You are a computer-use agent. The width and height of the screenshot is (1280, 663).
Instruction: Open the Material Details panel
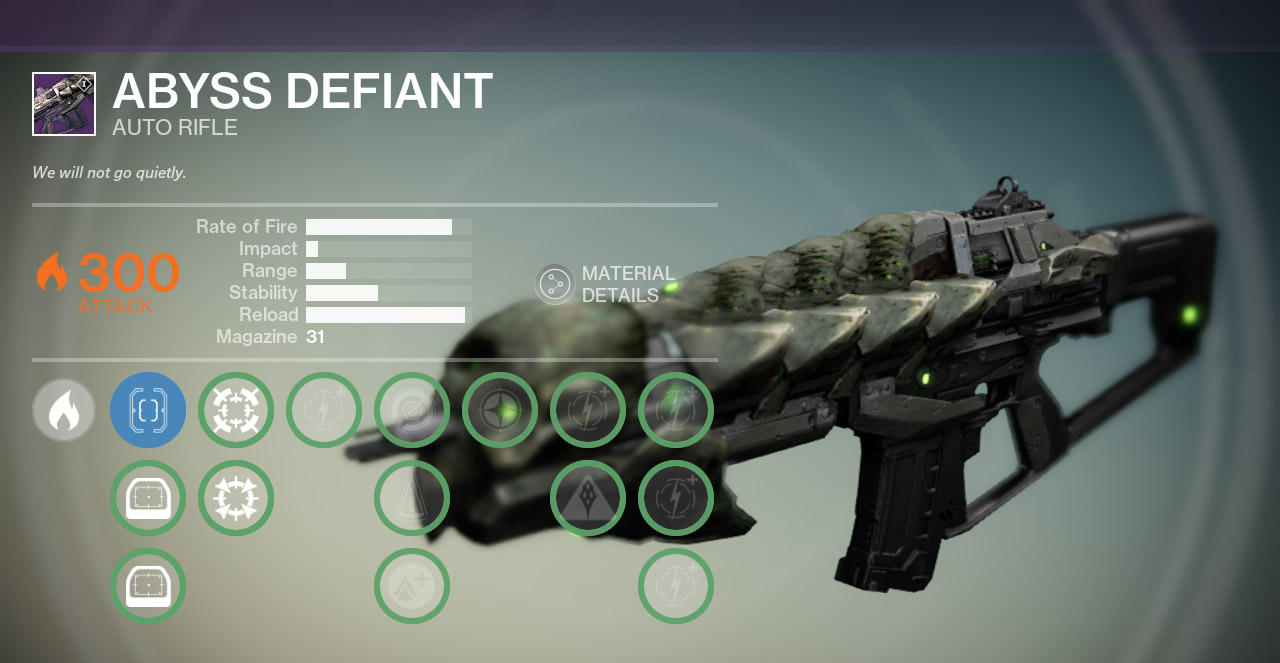coord(555,285)
